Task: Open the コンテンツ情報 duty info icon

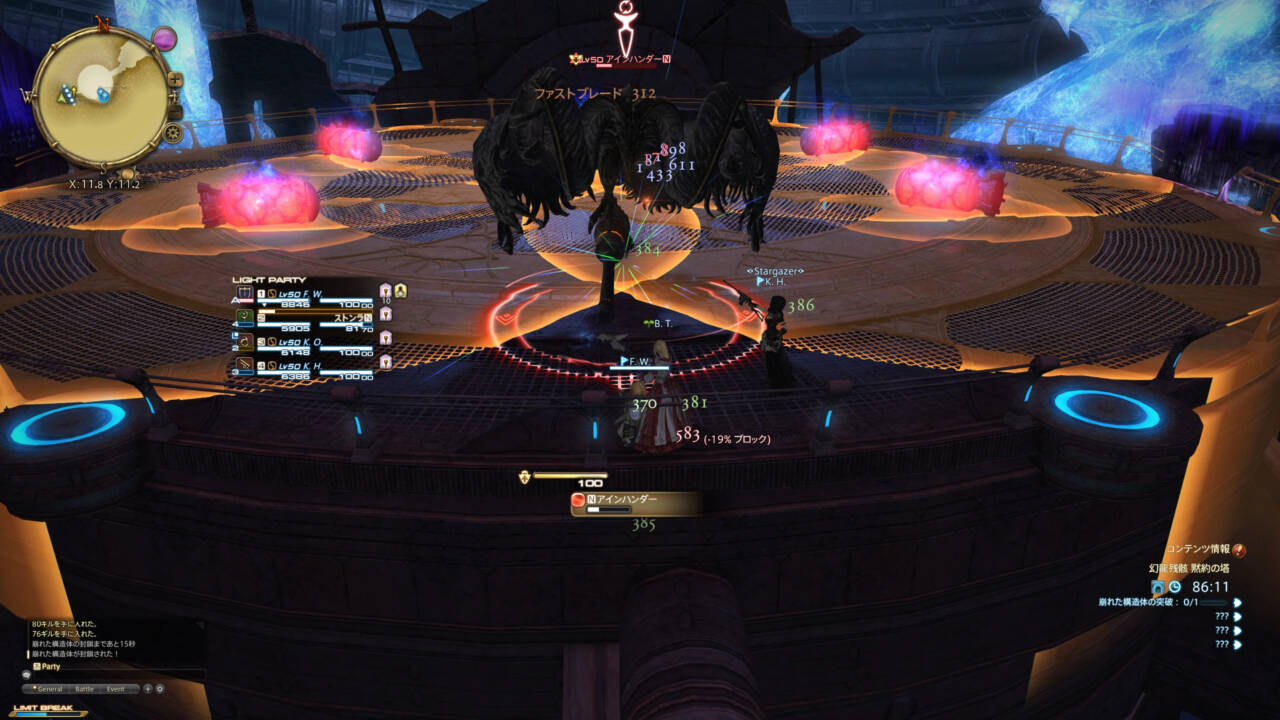Action: (x=1239, y=551)
